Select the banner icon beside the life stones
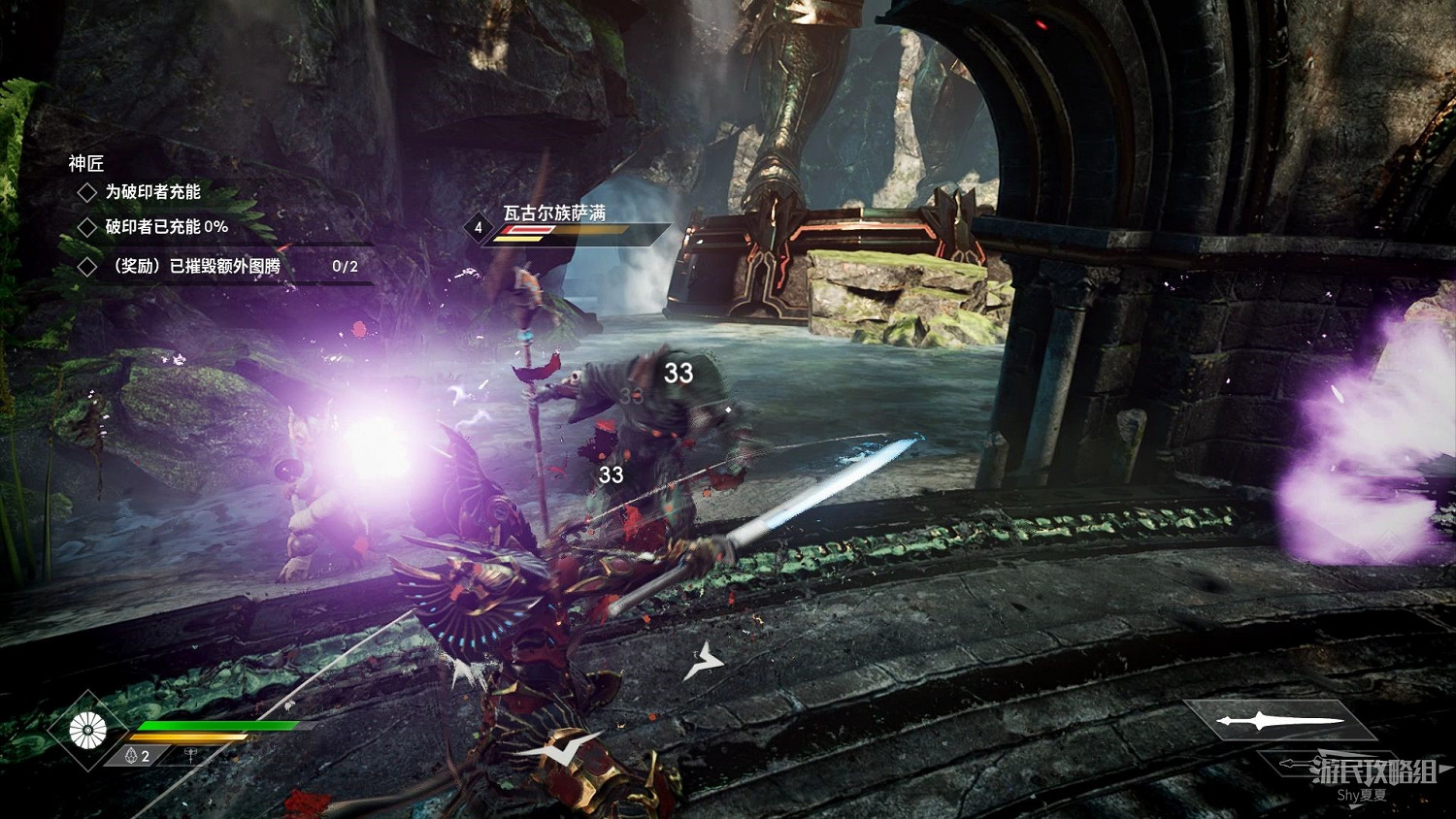This screenshot has height=819, width=1456. [x=190, y=756]
